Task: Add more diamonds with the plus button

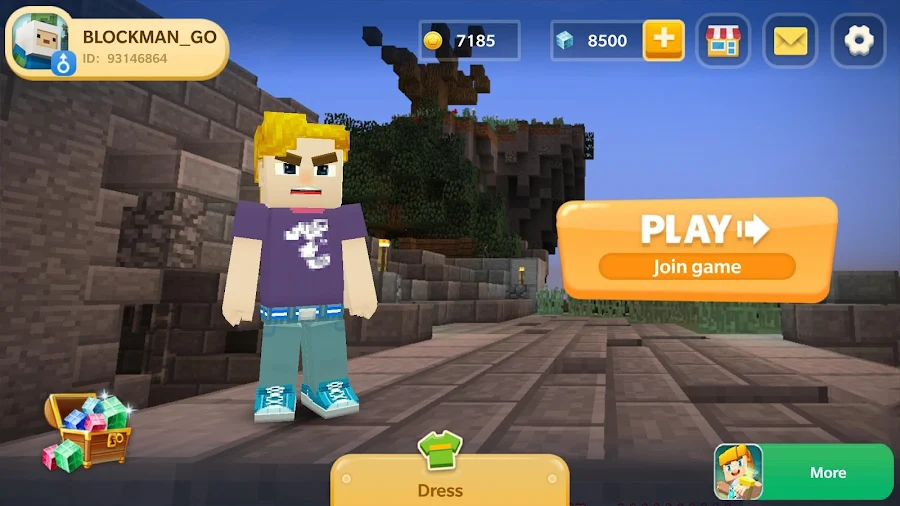Action: tap(663, 41)
